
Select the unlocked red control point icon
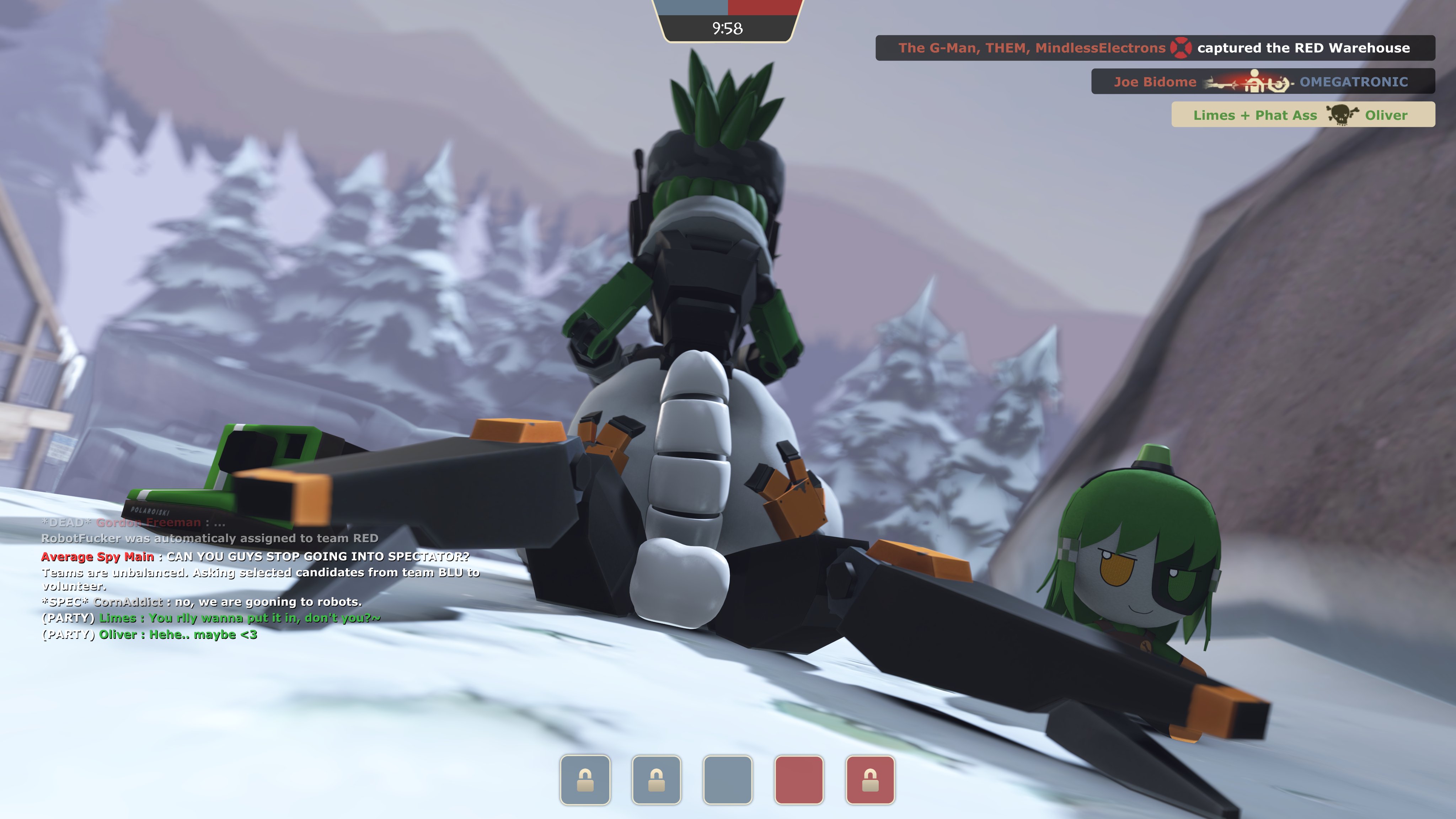(x=799, y=780)
